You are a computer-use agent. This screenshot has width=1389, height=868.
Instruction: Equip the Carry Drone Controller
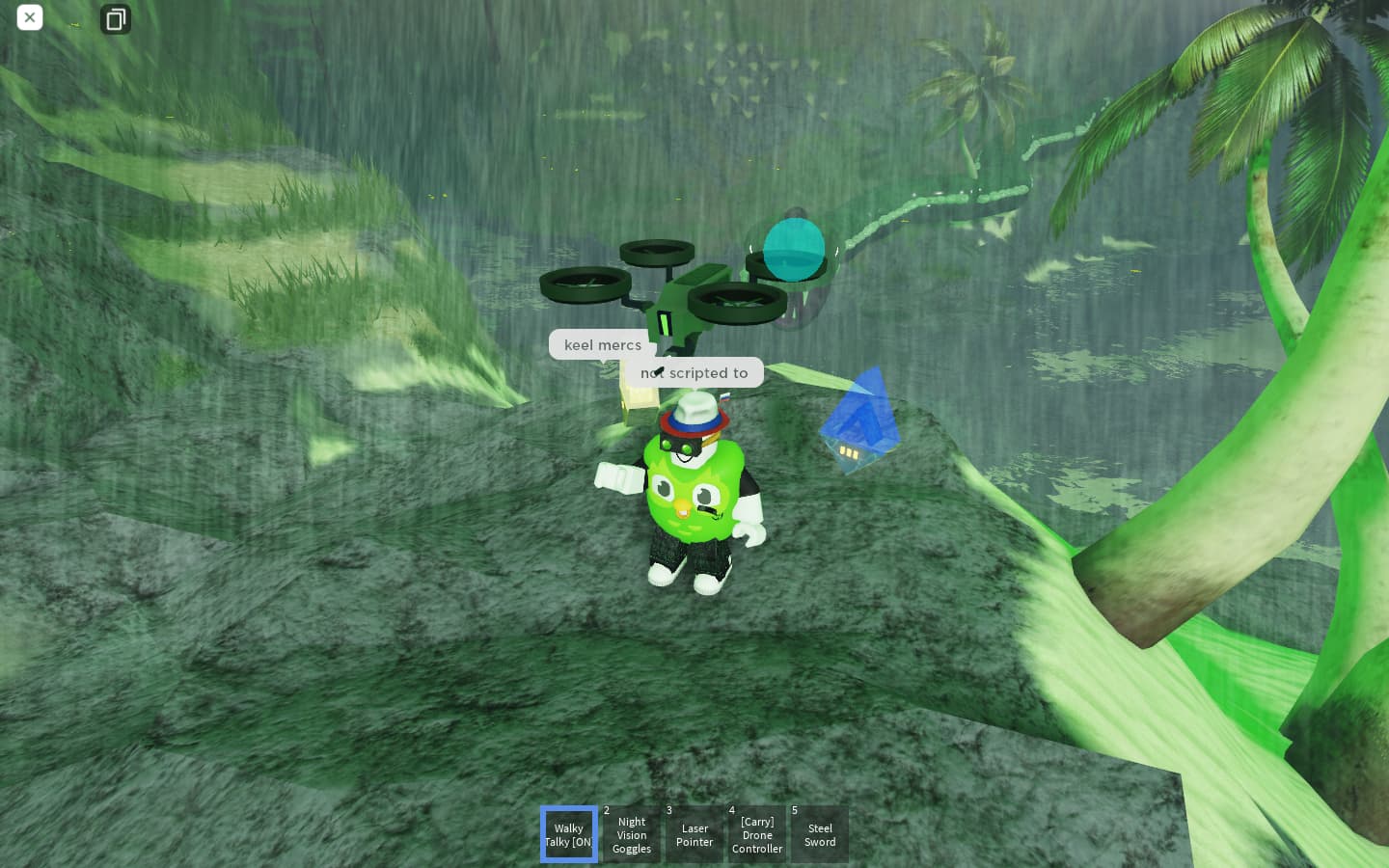[x=757, y=834]
